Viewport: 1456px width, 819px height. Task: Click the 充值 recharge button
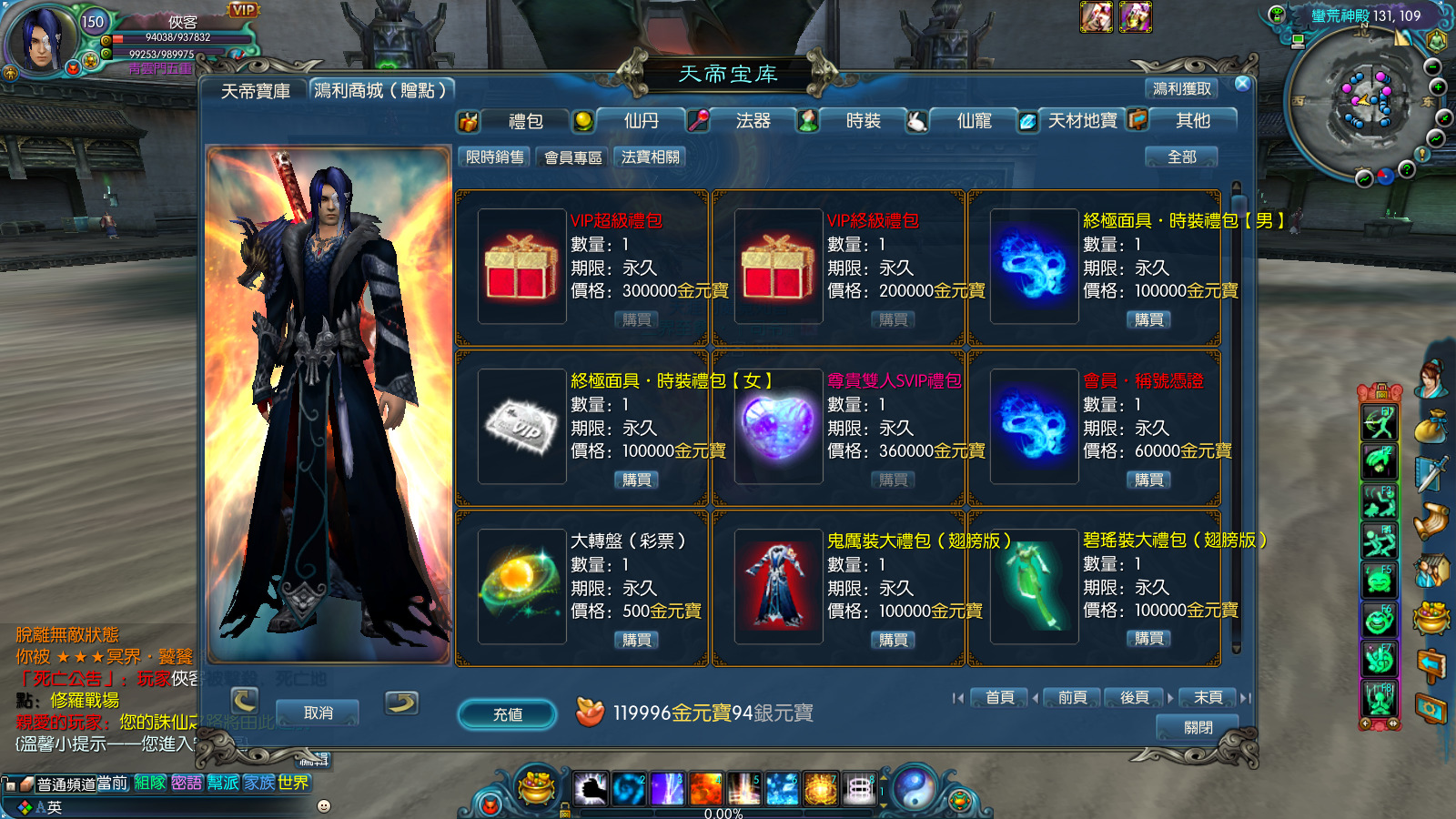(x=507, y=715)
